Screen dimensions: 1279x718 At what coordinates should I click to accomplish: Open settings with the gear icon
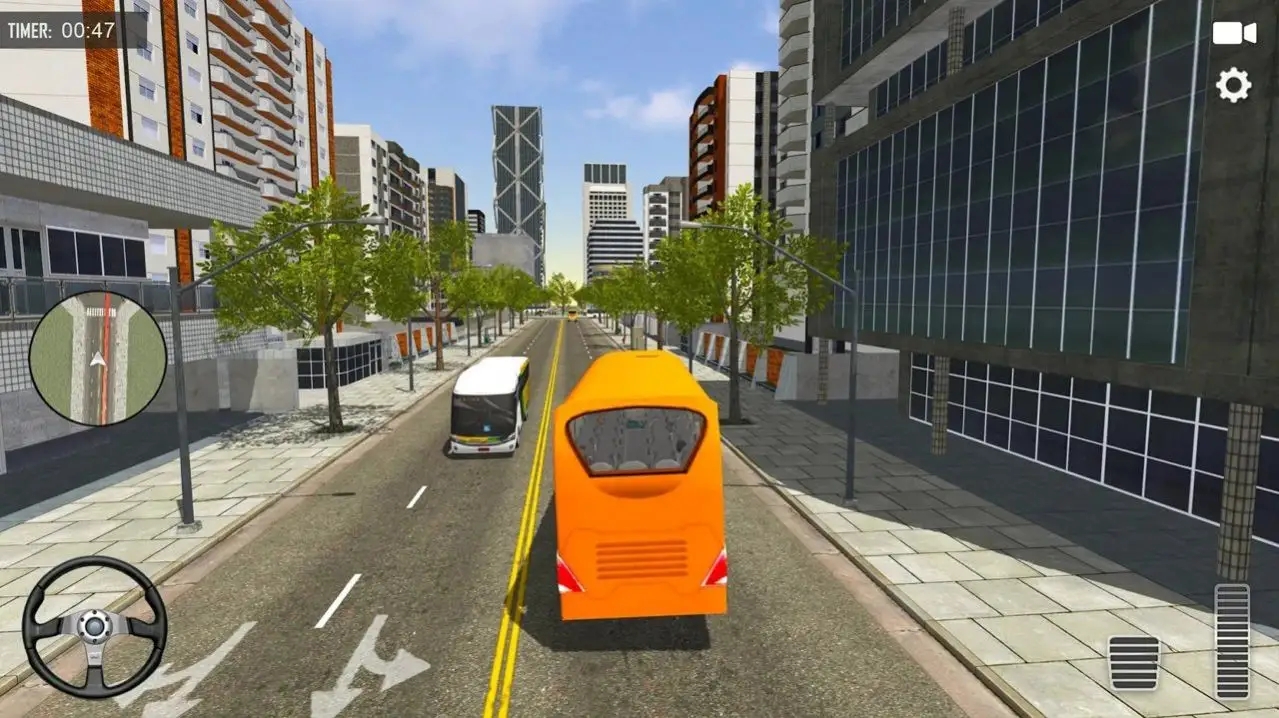(x=1233, y=85)
